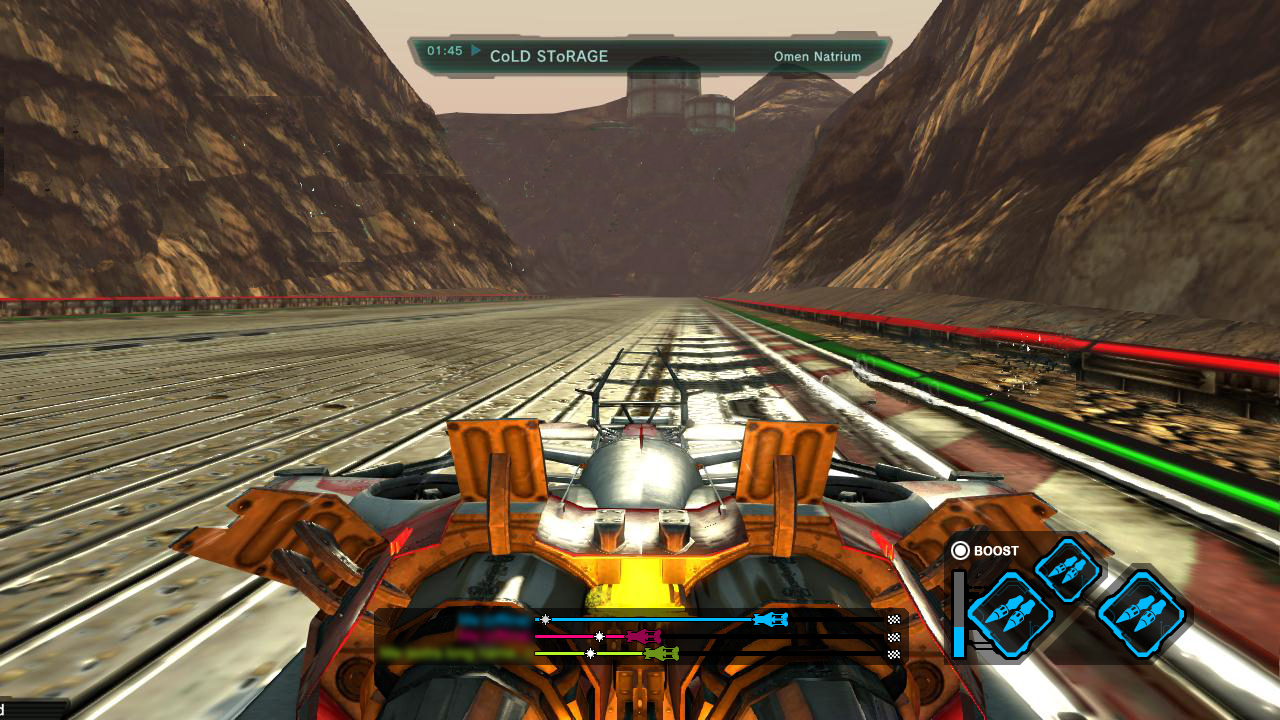The image size is (1280, 720).
Task: Activate the small upper boost icon
Action: pos(1067,570)
